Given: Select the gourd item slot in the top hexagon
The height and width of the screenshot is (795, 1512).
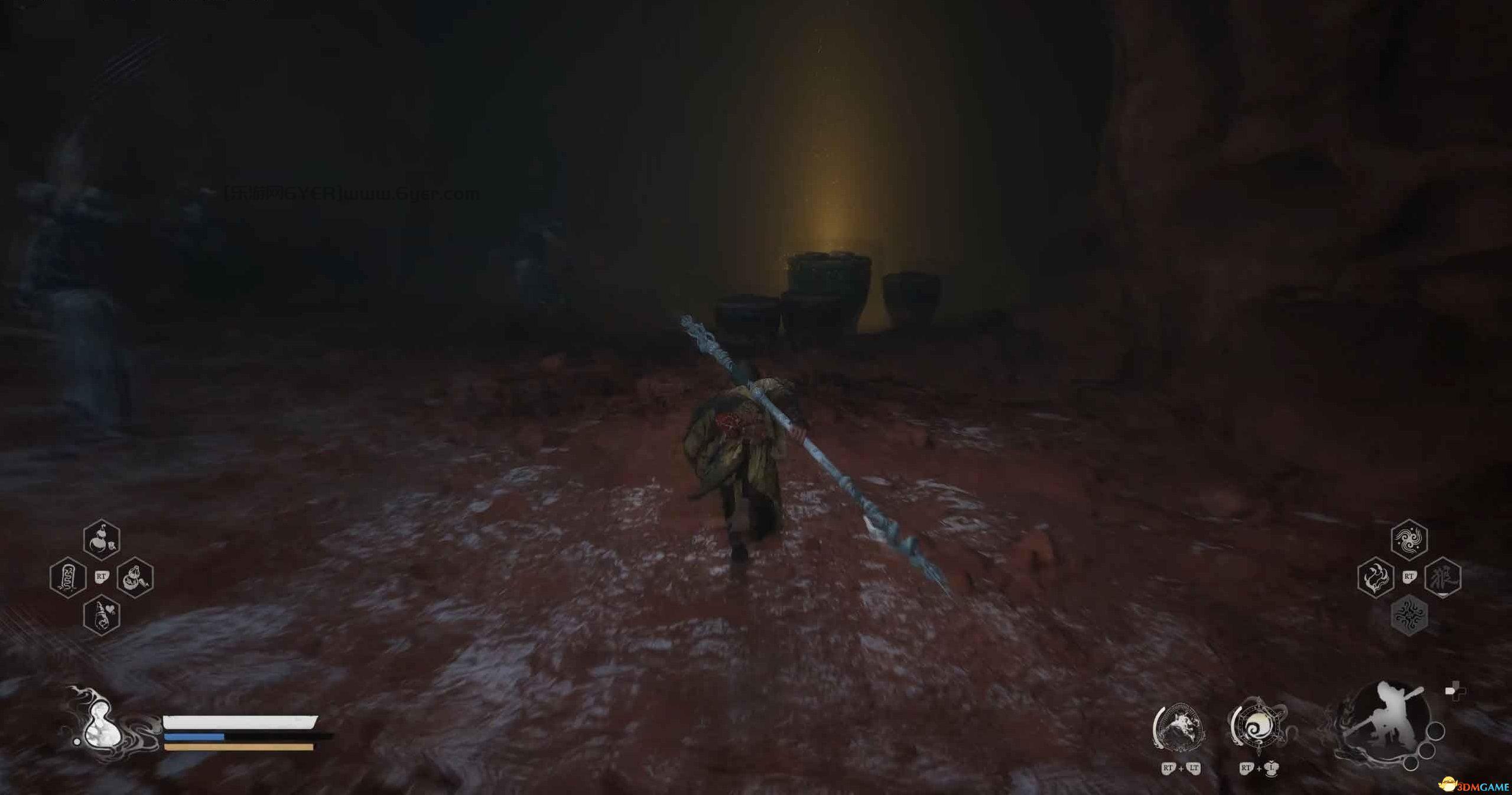Looking at the screenshot, I should point(102,540).
